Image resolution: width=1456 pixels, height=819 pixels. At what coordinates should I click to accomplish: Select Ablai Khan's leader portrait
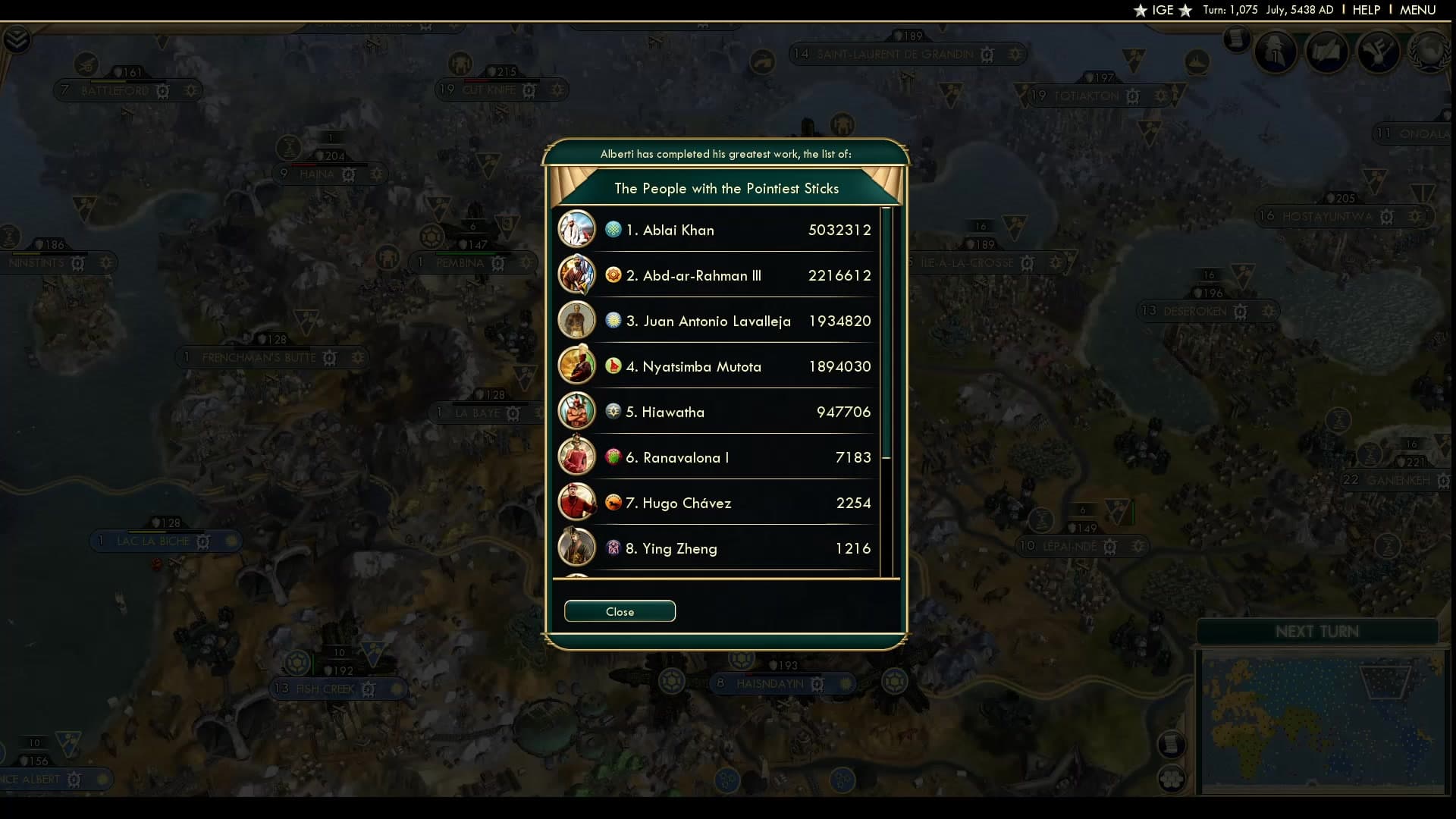coord(577,229)
